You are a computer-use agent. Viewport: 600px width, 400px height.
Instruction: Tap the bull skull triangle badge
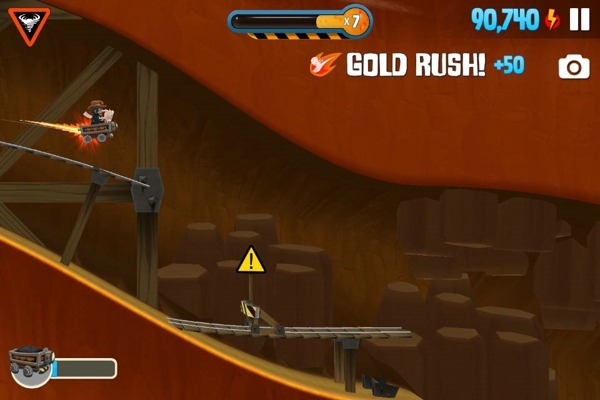(29, 23)
